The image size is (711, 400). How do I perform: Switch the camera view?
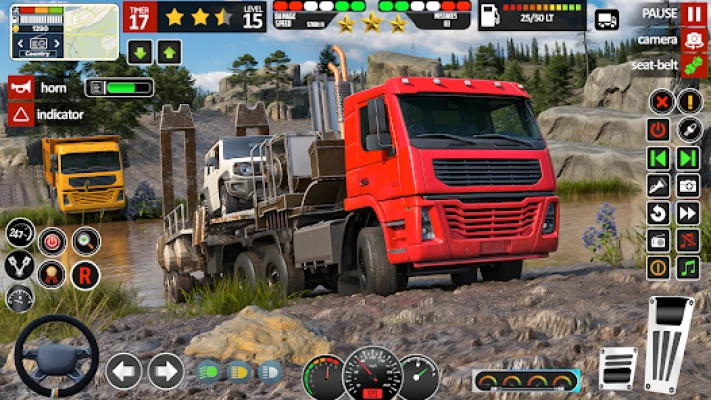click(x=693, y=40)
